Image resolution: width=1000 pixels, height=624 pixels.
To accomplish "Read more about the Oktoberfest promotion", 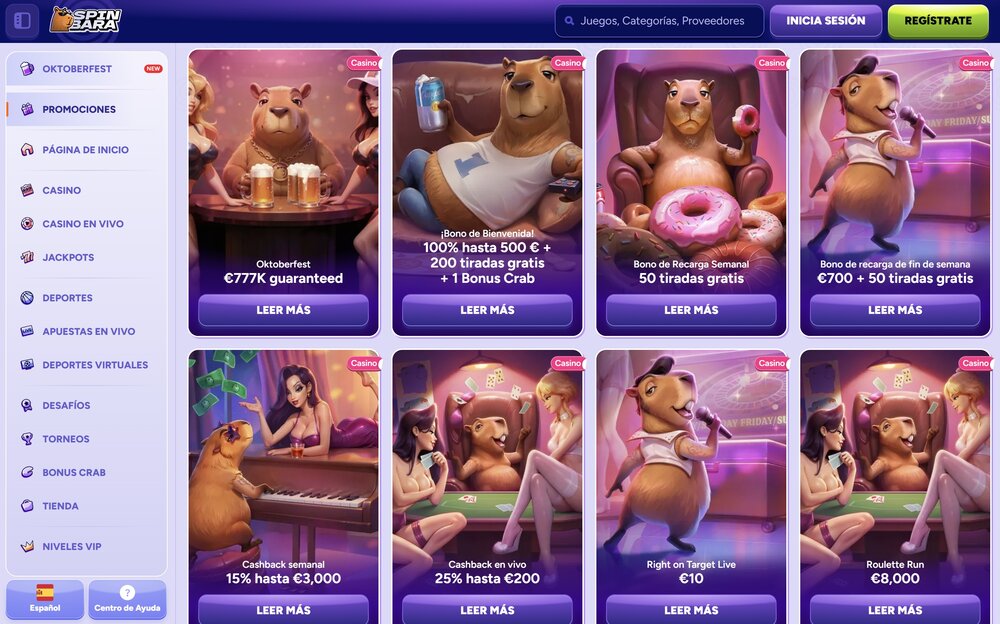I will pos(283,310).
